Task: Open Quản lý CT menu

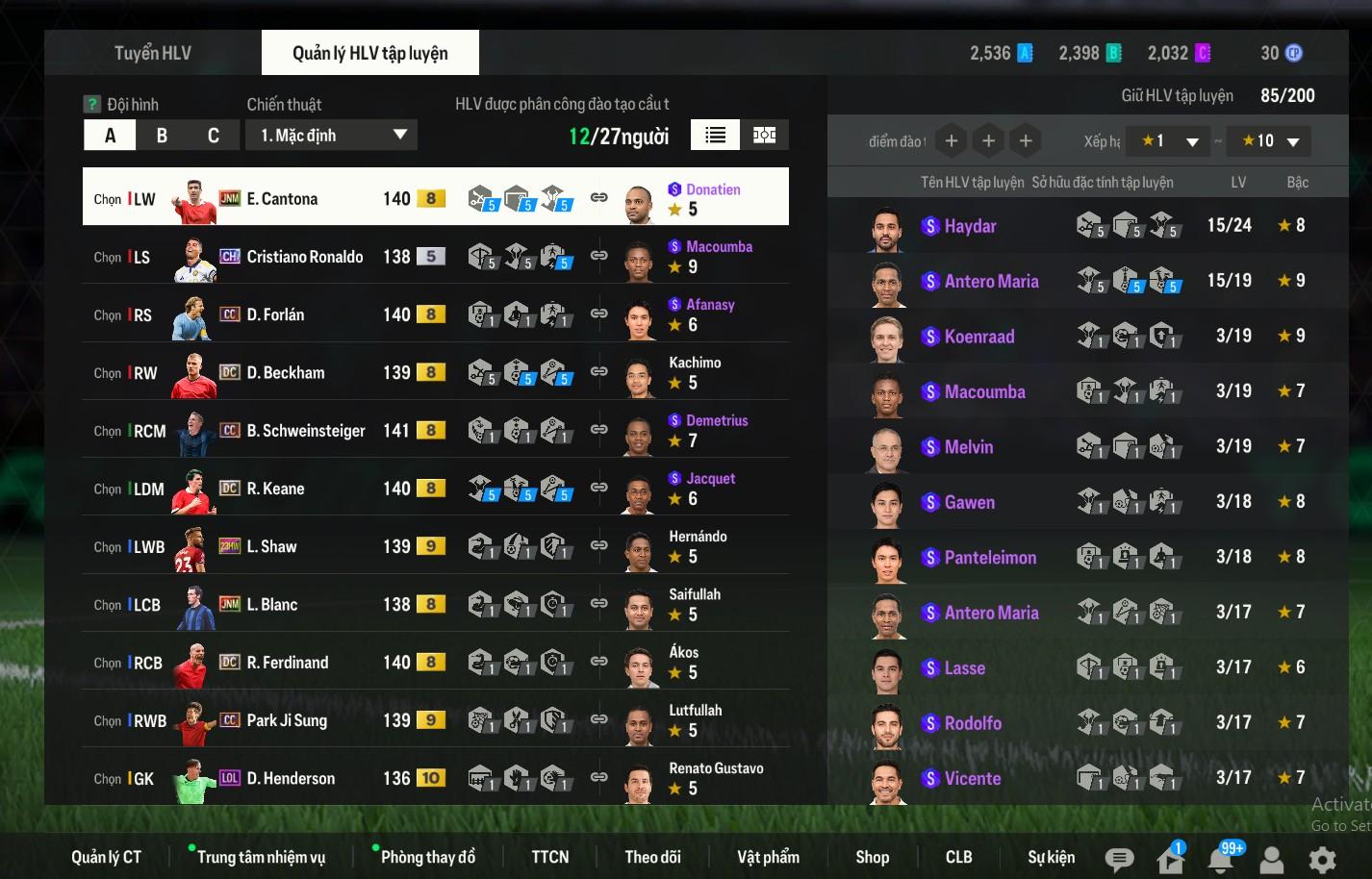Action: pos(106,857)
